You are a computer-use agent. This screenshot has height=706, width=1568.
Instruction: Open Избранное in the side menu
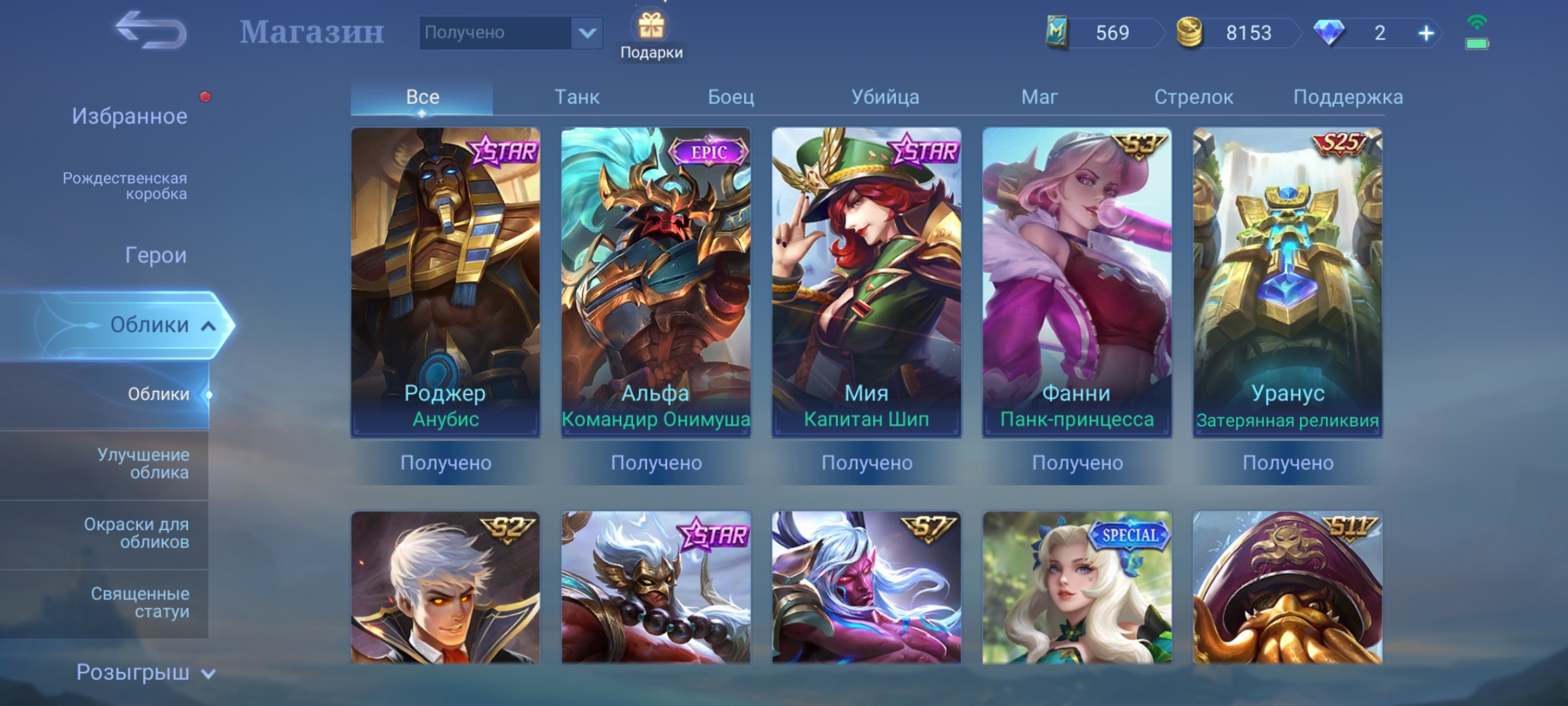(x=129, y=116)
